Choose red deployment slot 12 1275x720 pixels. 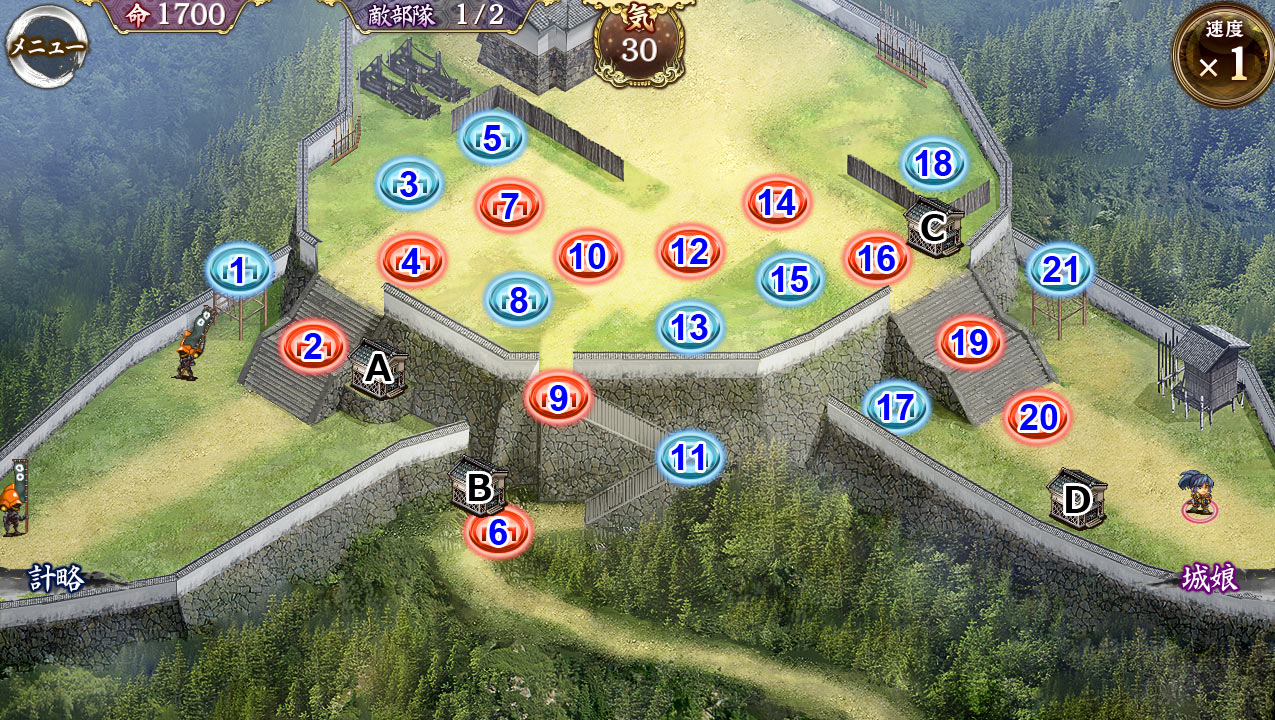pos(690,252)
